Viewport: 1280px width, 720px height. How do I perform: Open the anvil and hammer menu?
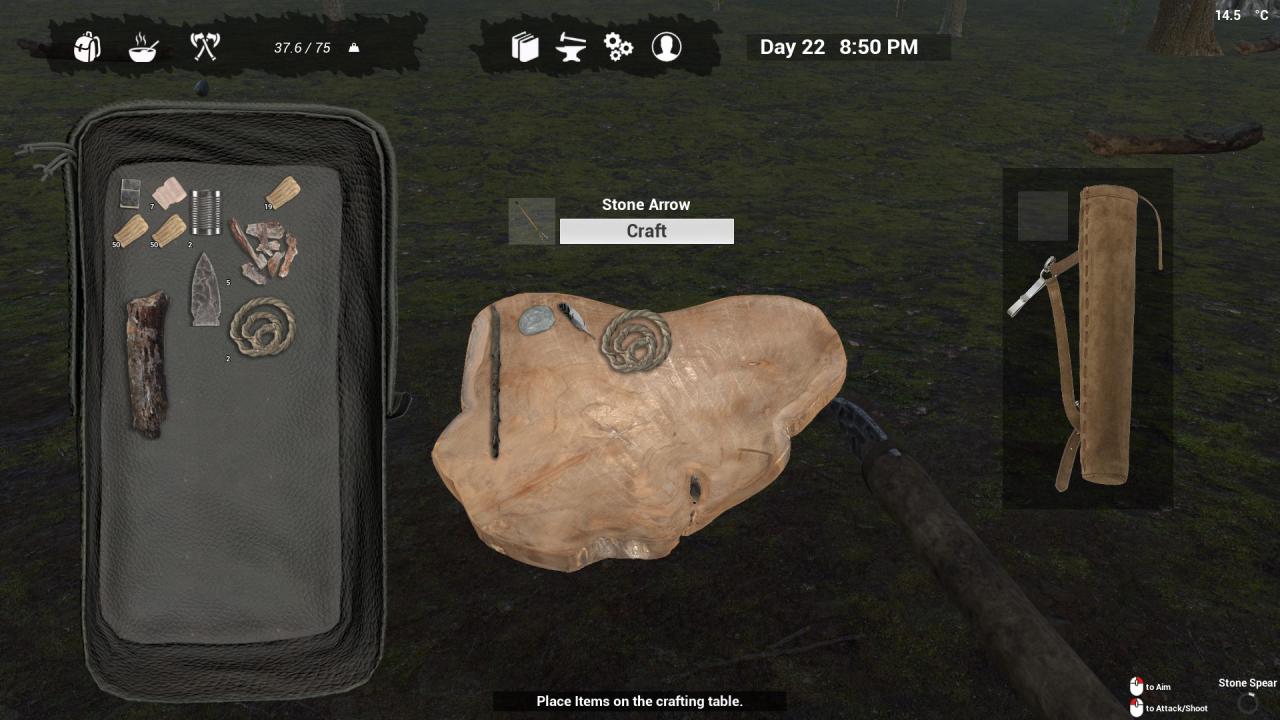point(571,47)
